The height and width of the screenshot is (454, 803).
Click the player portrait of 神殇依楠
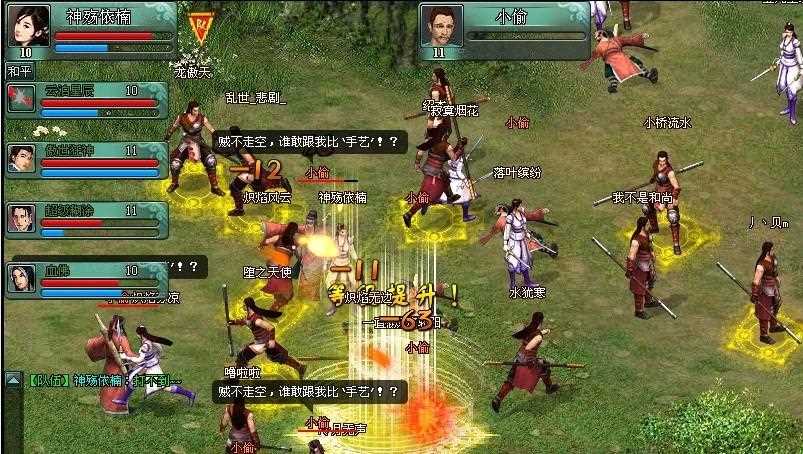pyautogui.click(x=27, y=25)
